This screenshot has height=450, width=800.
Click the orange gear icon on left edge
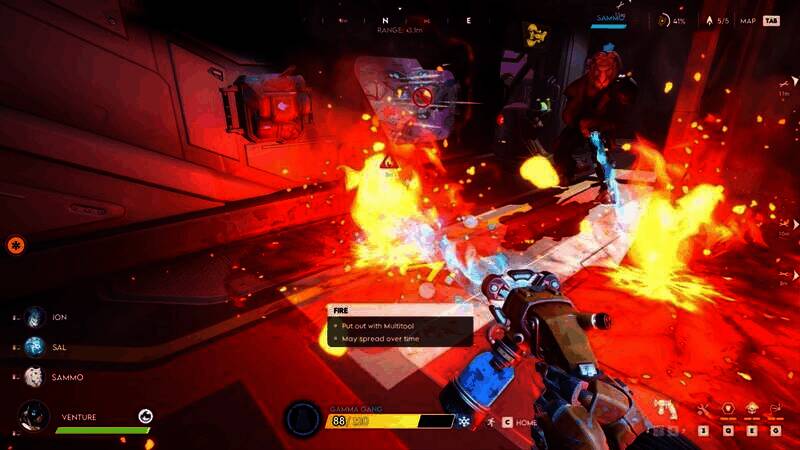(15, 244)
